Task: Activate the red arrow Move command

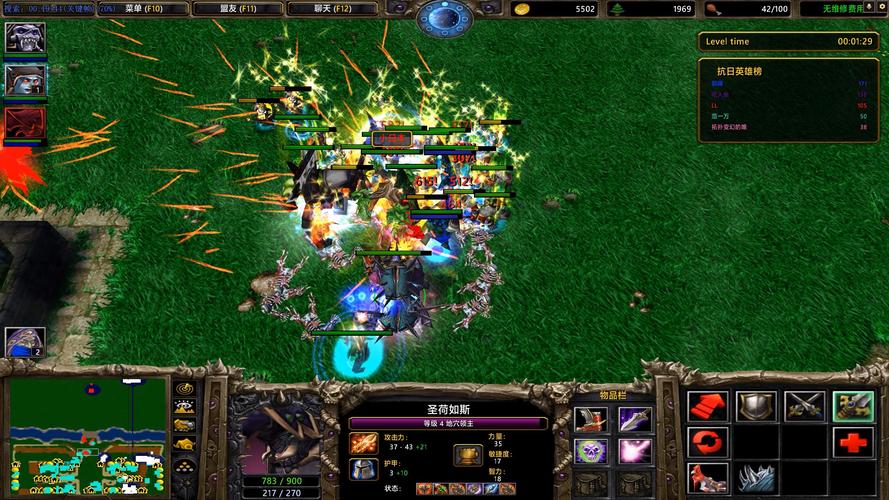Action: pyautogui.click(x=708, y=406)
